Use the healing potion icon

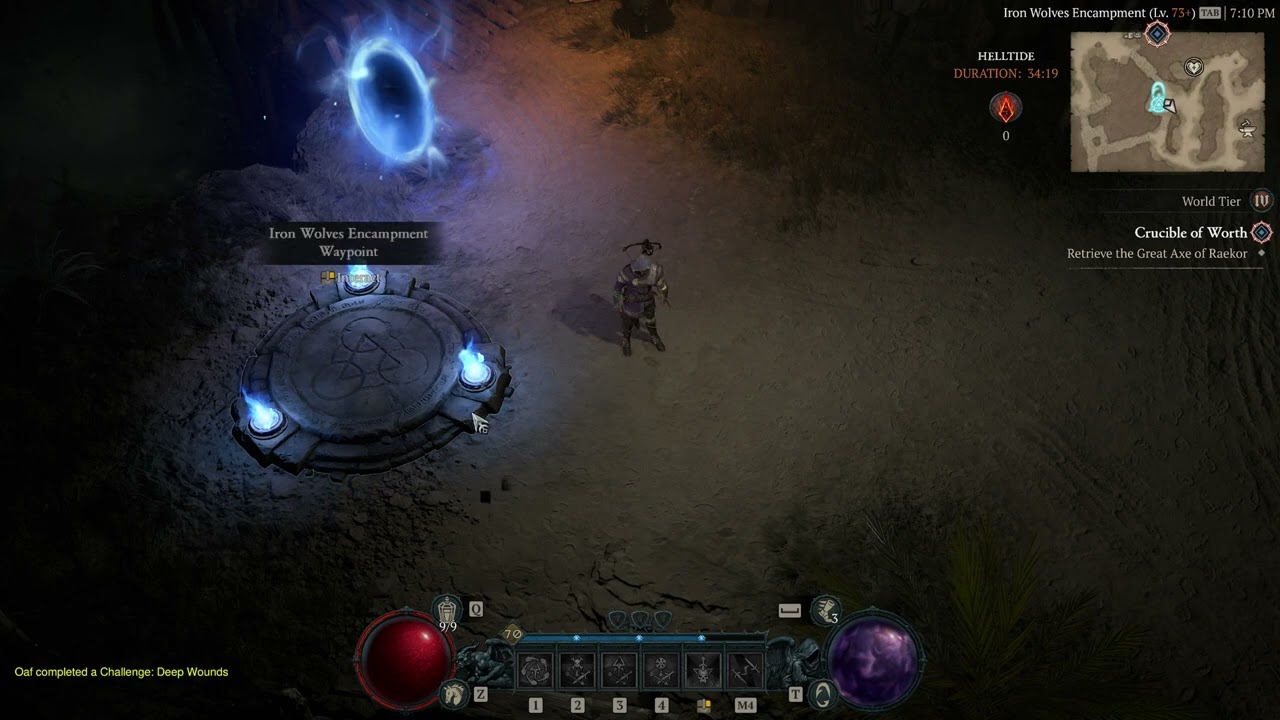coord(447,609)
